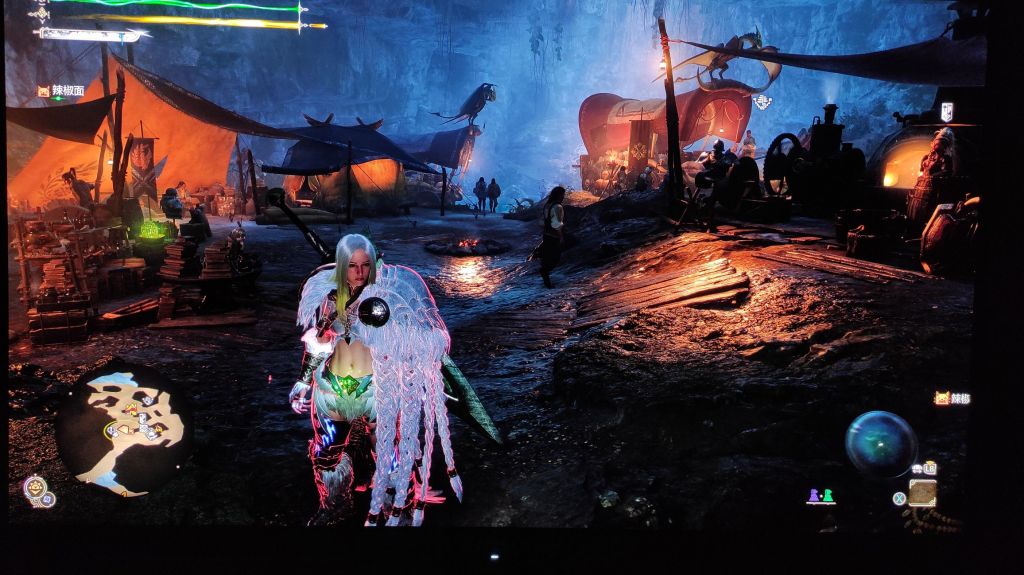
Task: Select the brown item slot in the item bar
Action: [x=922, y=492]
